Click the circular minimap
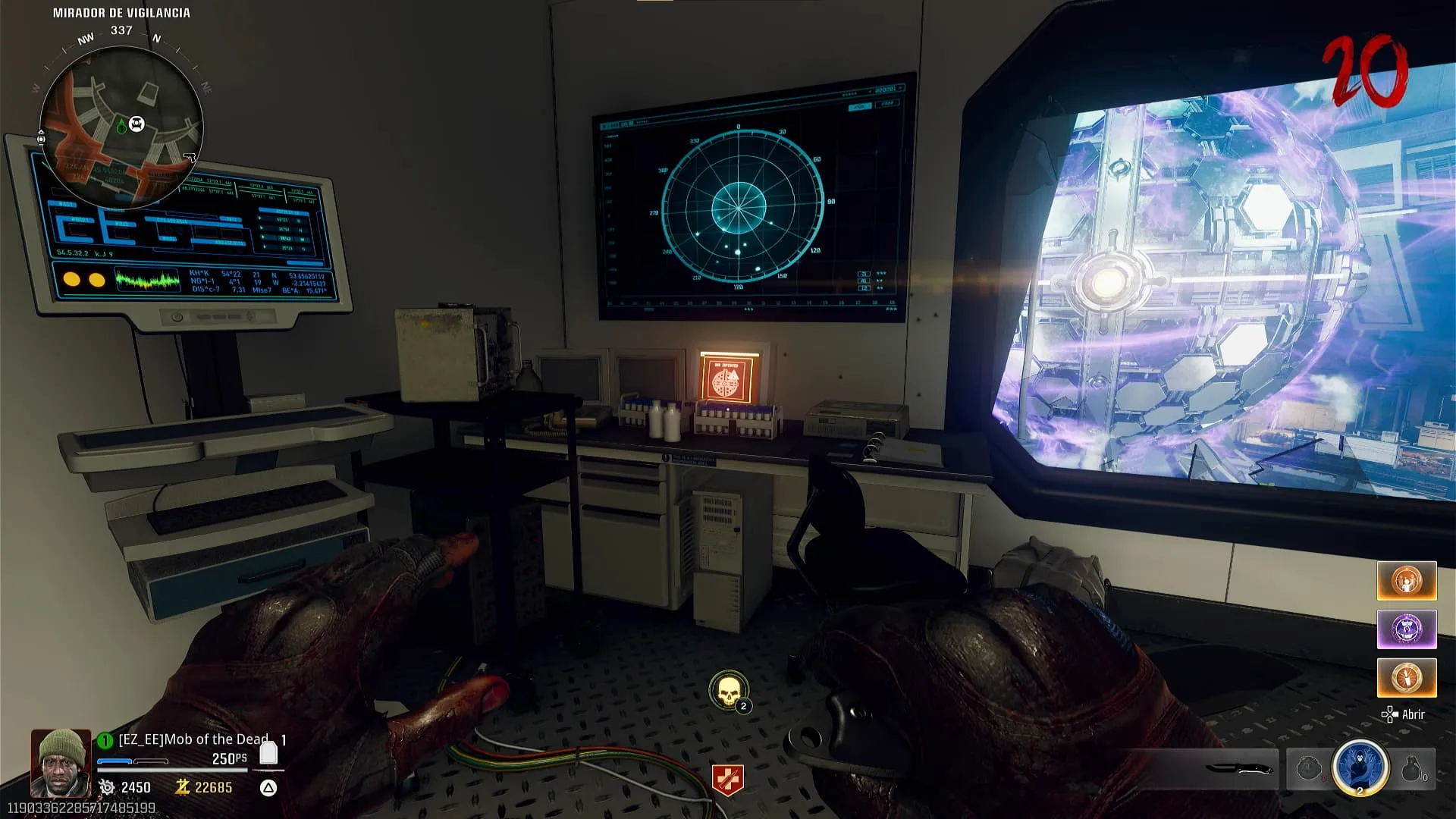The image size is (1456, 819). (121, 127)
